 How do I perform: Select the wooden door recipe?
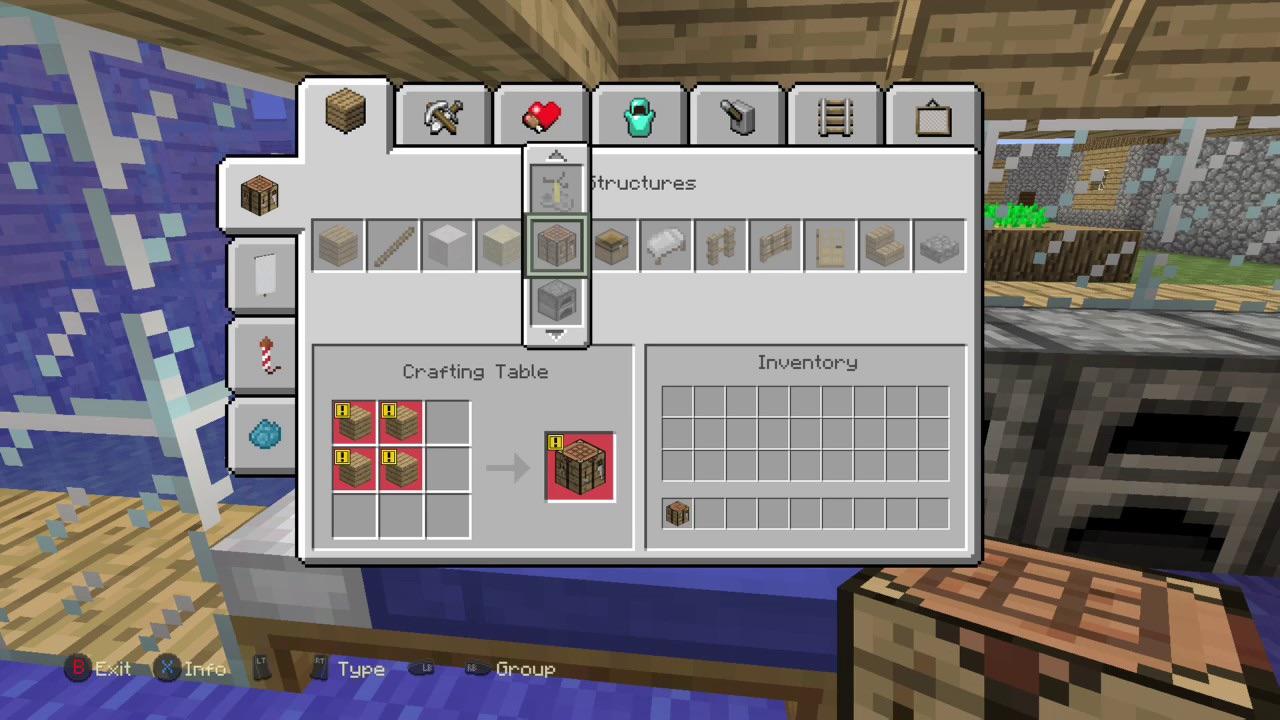(830, 245)
